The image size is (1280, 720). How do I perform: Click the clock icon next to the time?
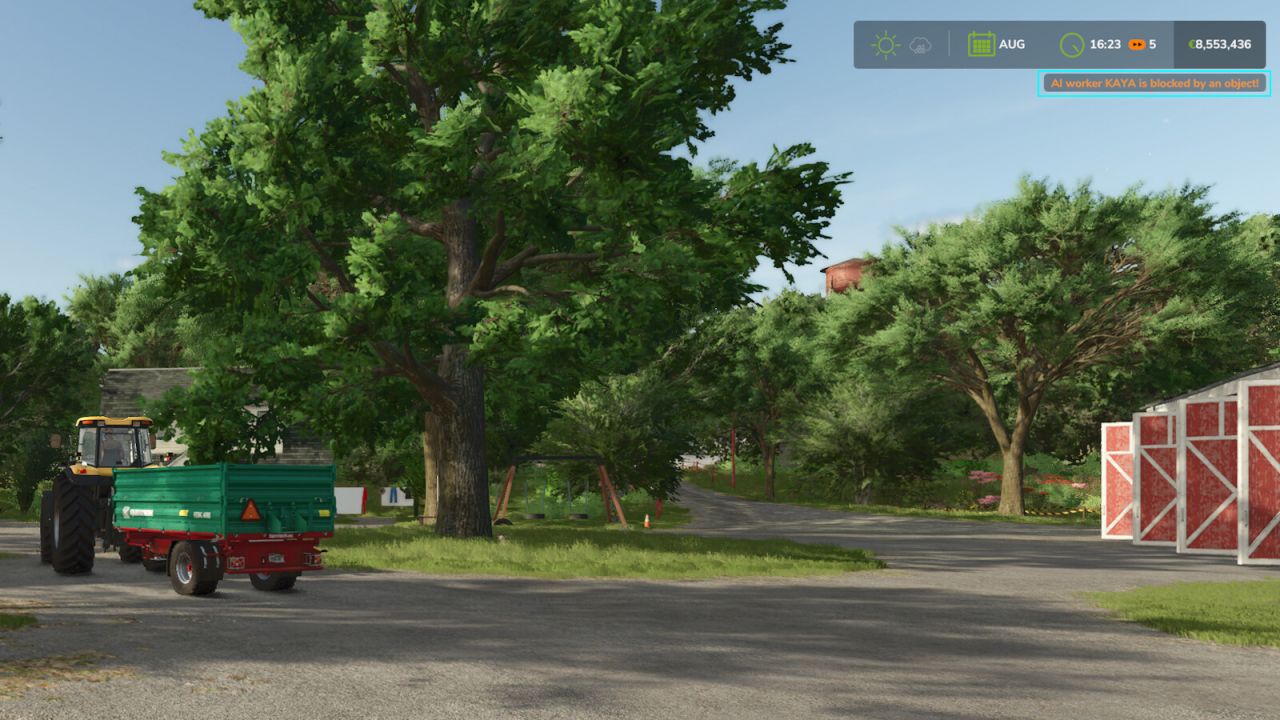click(x=1072, y=43)
